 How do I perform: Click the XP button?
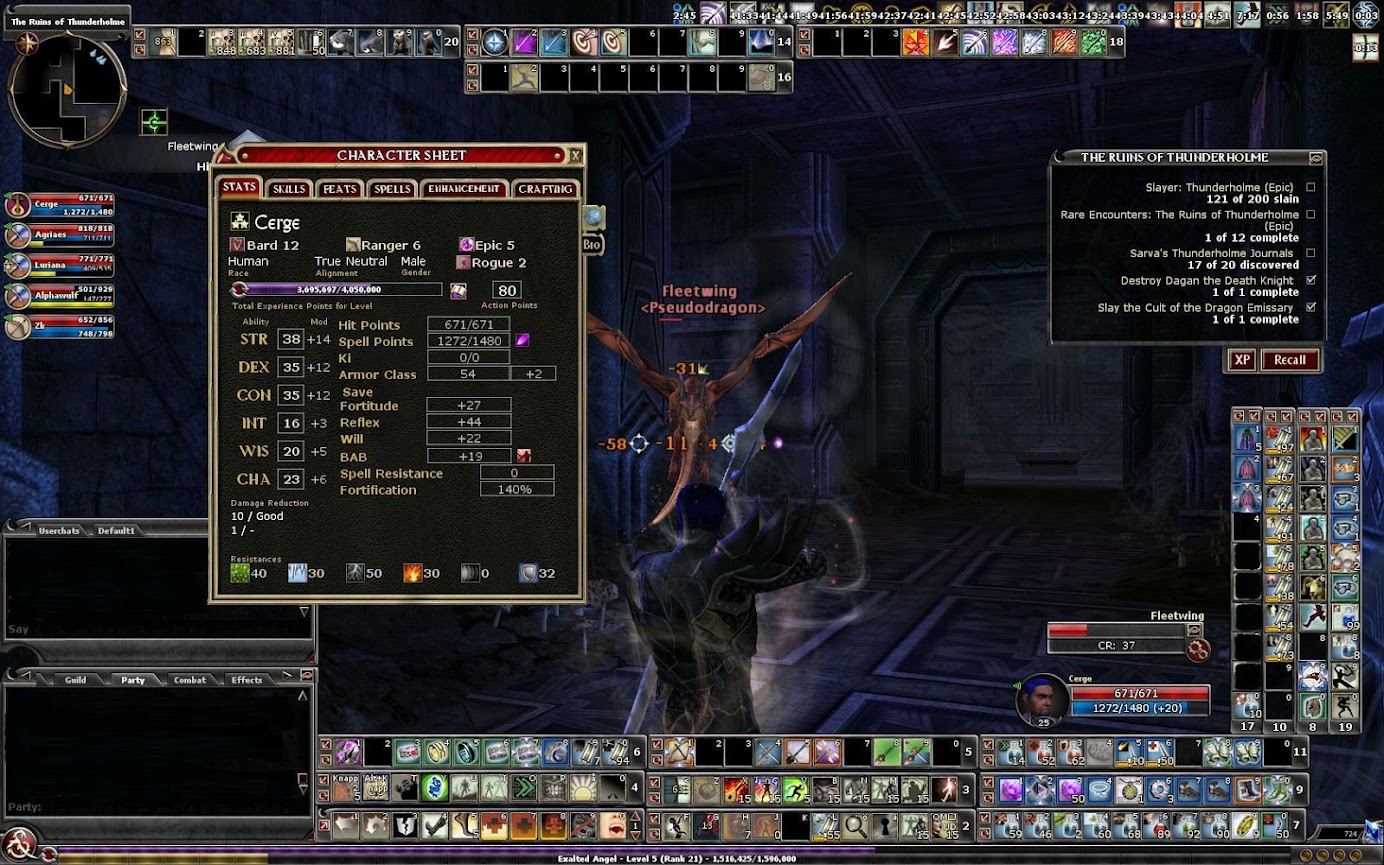click(1241, 360)
